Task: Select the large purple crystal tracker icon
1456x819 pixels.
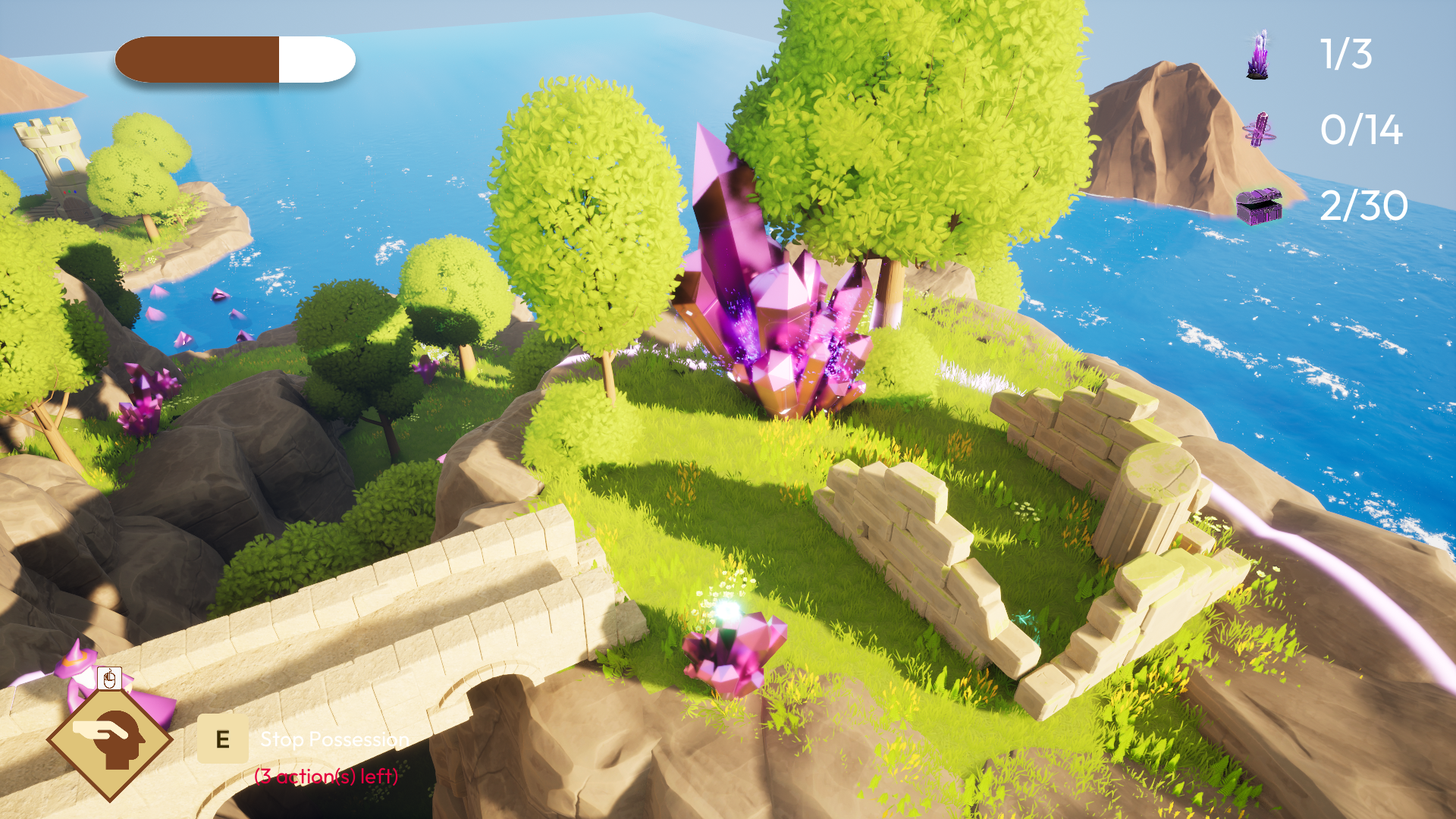Action: (1258, 55)
